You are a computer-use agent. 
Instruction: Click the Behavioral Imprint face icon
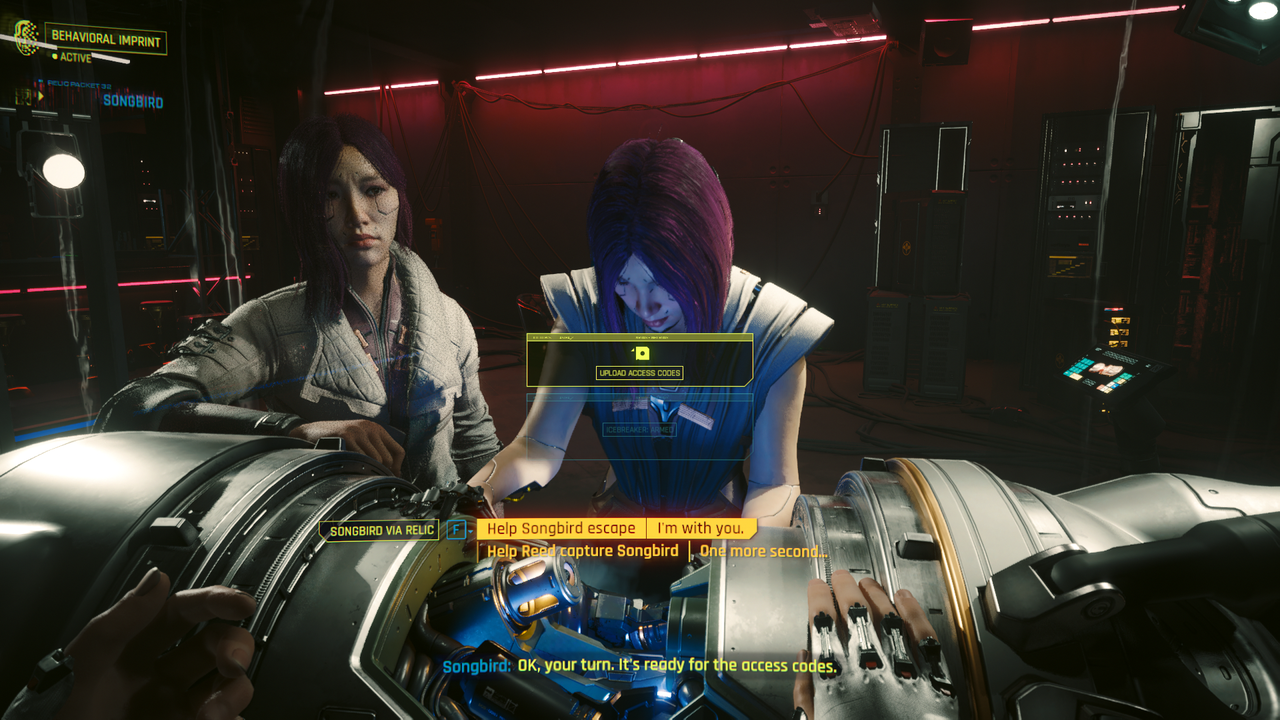click(25, 40)
